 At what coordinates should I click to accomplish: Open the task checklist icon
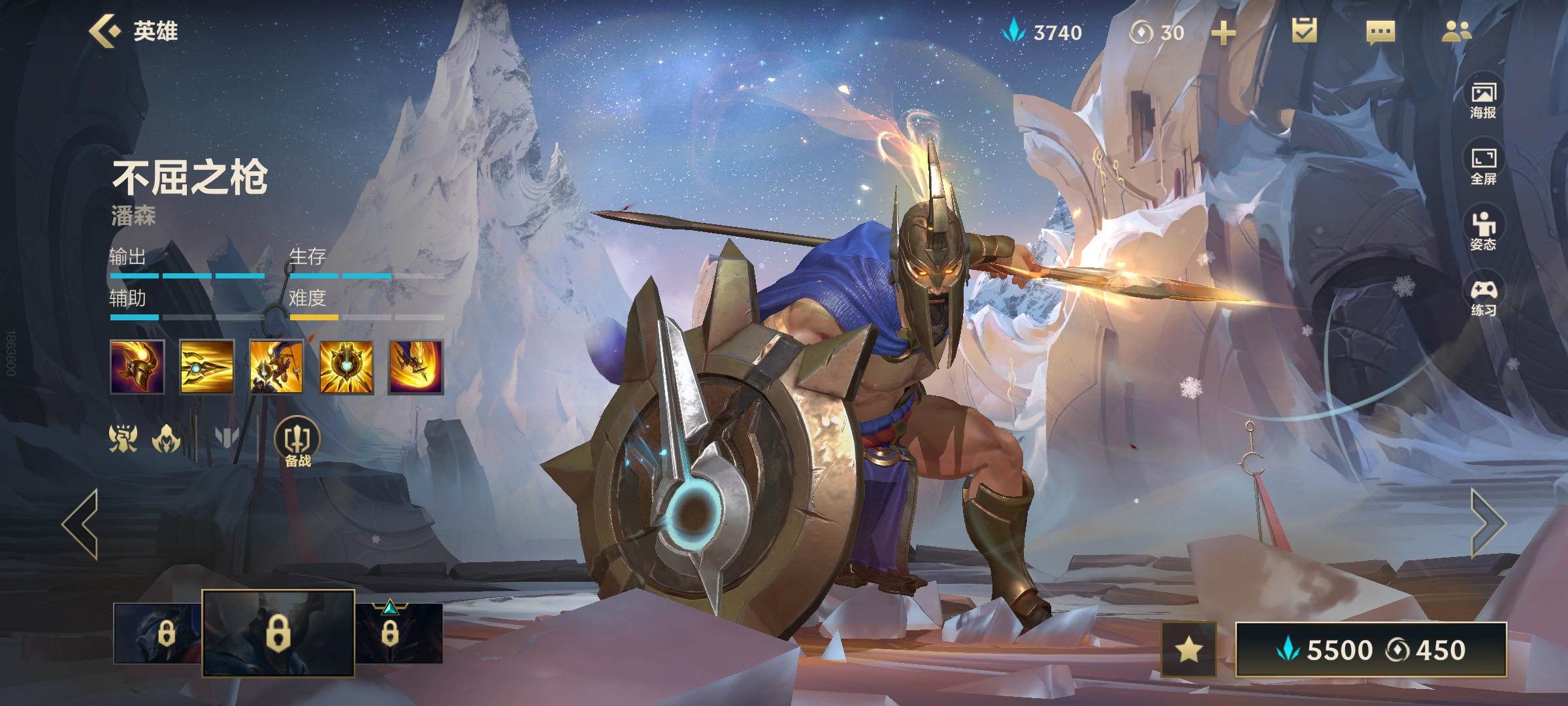pos(1304,31)
